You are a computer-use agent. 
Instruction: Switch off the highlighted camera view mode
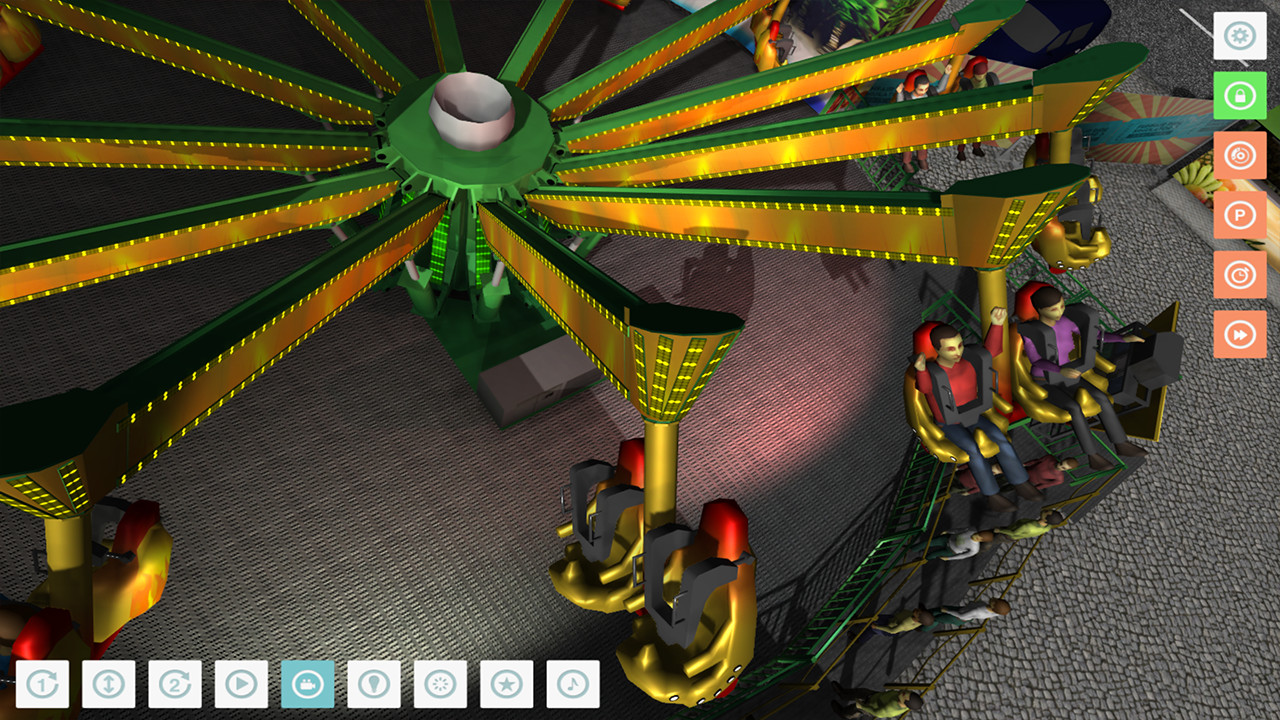click(309, 686)
